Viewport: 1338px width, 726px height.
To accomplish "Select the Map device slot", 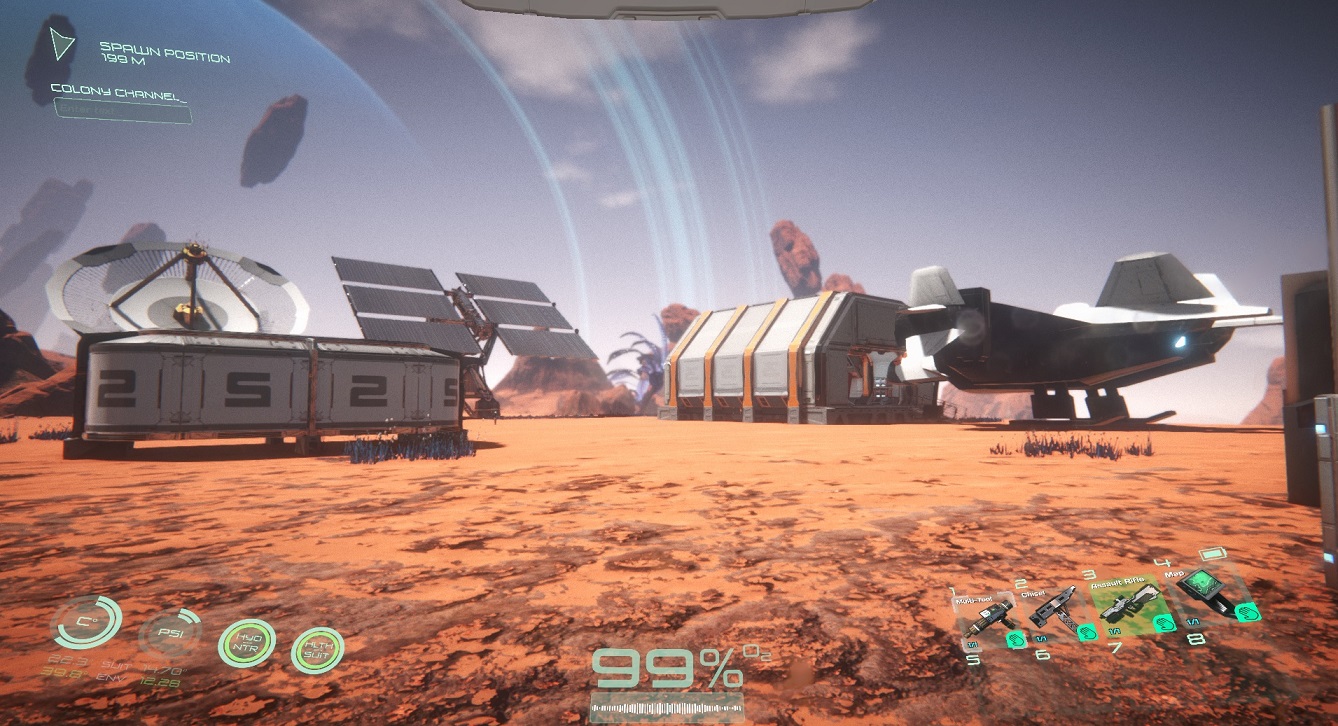I will [1208, 594].
